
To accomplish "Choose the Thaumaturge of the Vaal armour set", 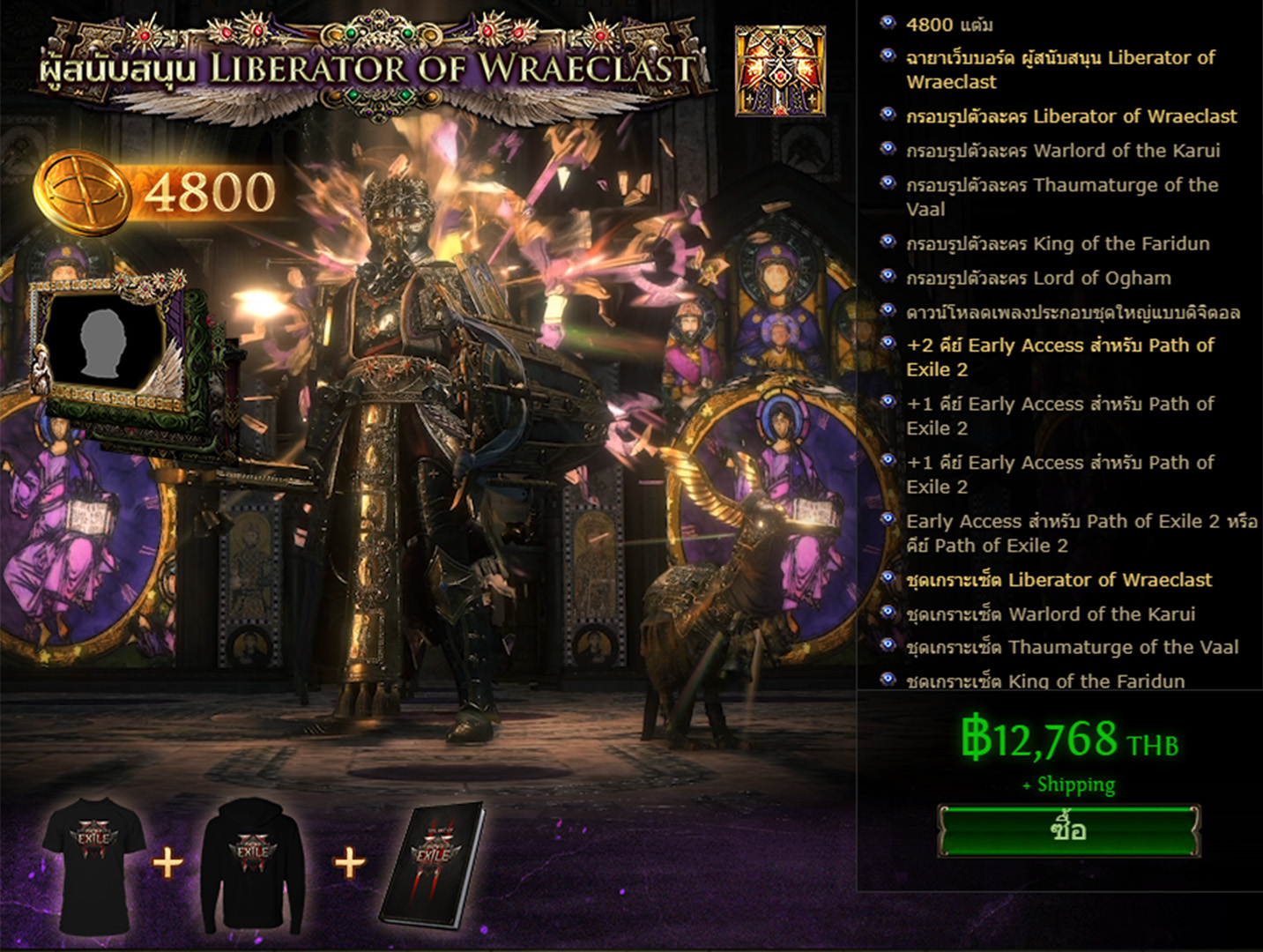I will (1072, 648).
